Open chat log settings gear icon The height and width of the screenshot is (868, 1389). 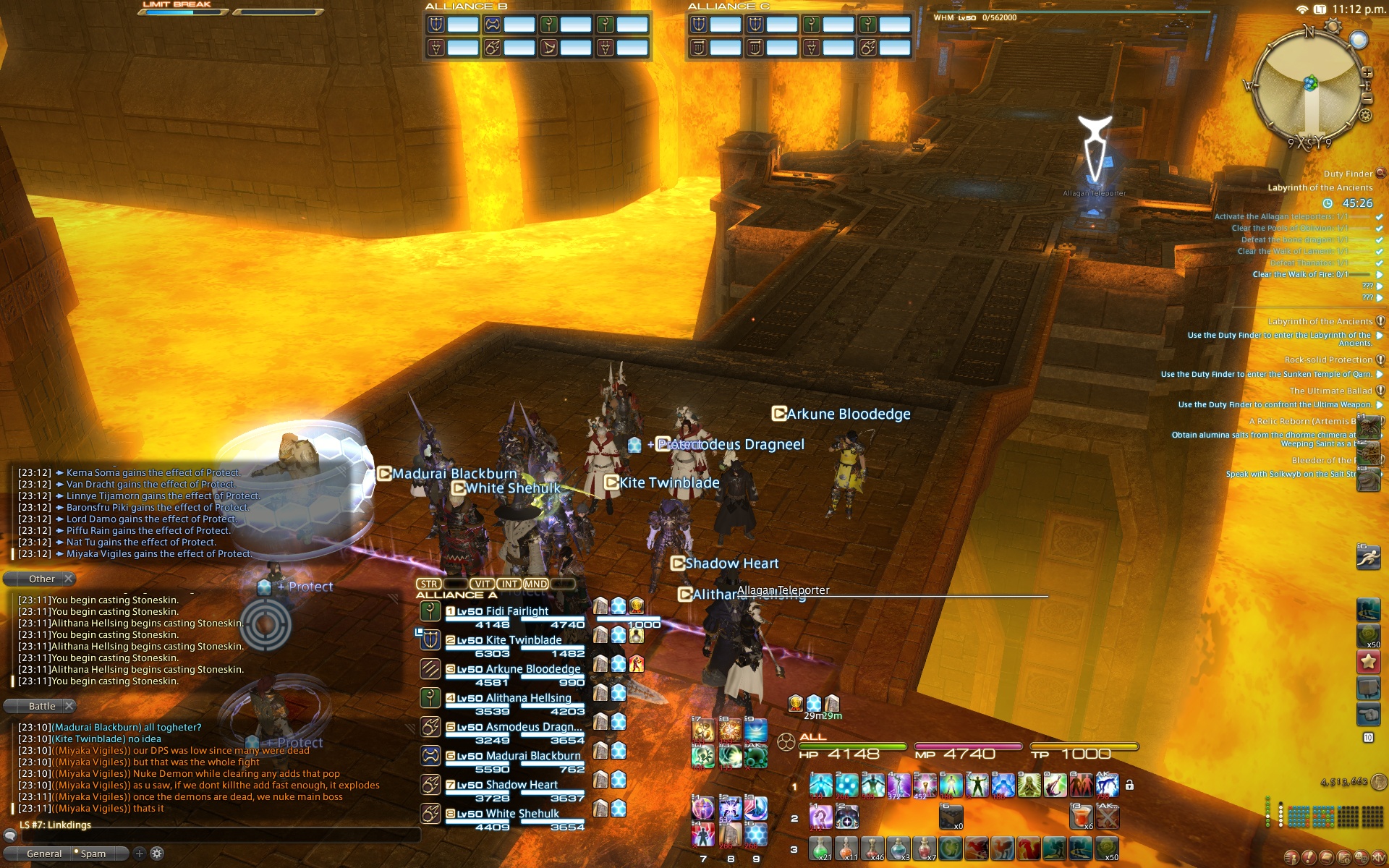(x=157, y=854)
